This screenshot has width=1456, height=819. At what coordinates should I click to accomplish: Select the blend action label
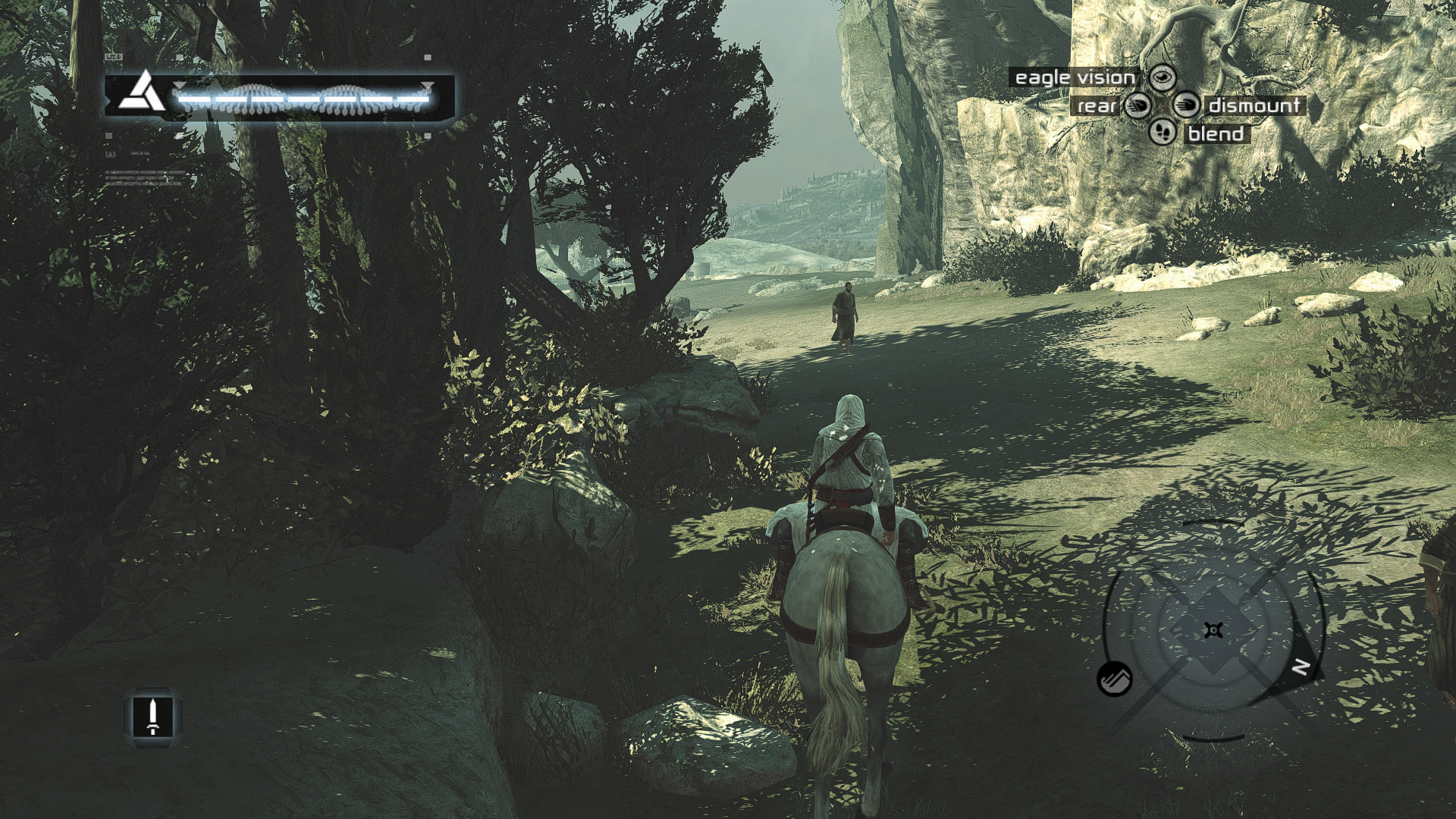(1216, 134)
